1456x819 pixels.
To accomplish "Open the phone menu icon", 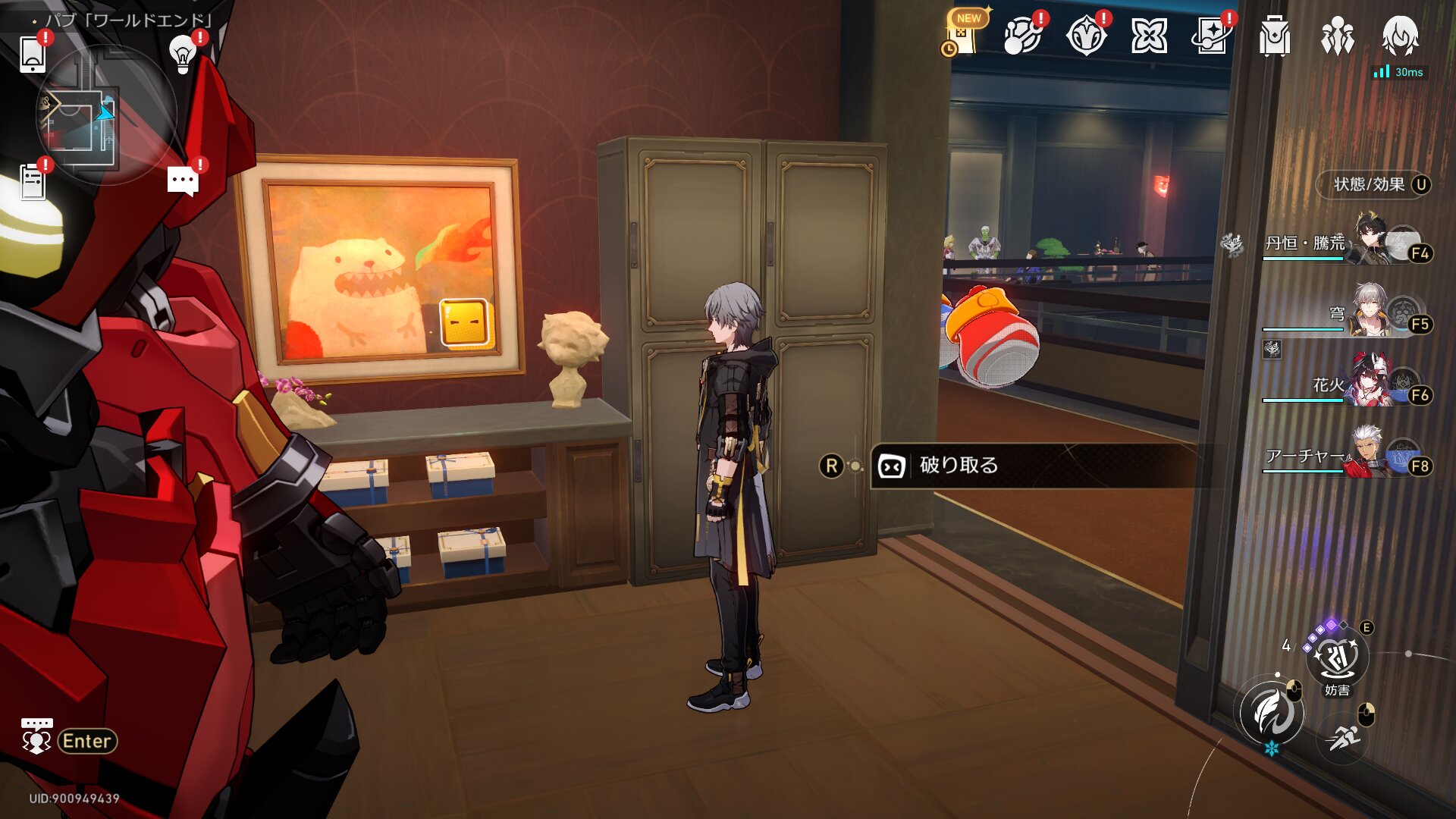I will 33,54.
